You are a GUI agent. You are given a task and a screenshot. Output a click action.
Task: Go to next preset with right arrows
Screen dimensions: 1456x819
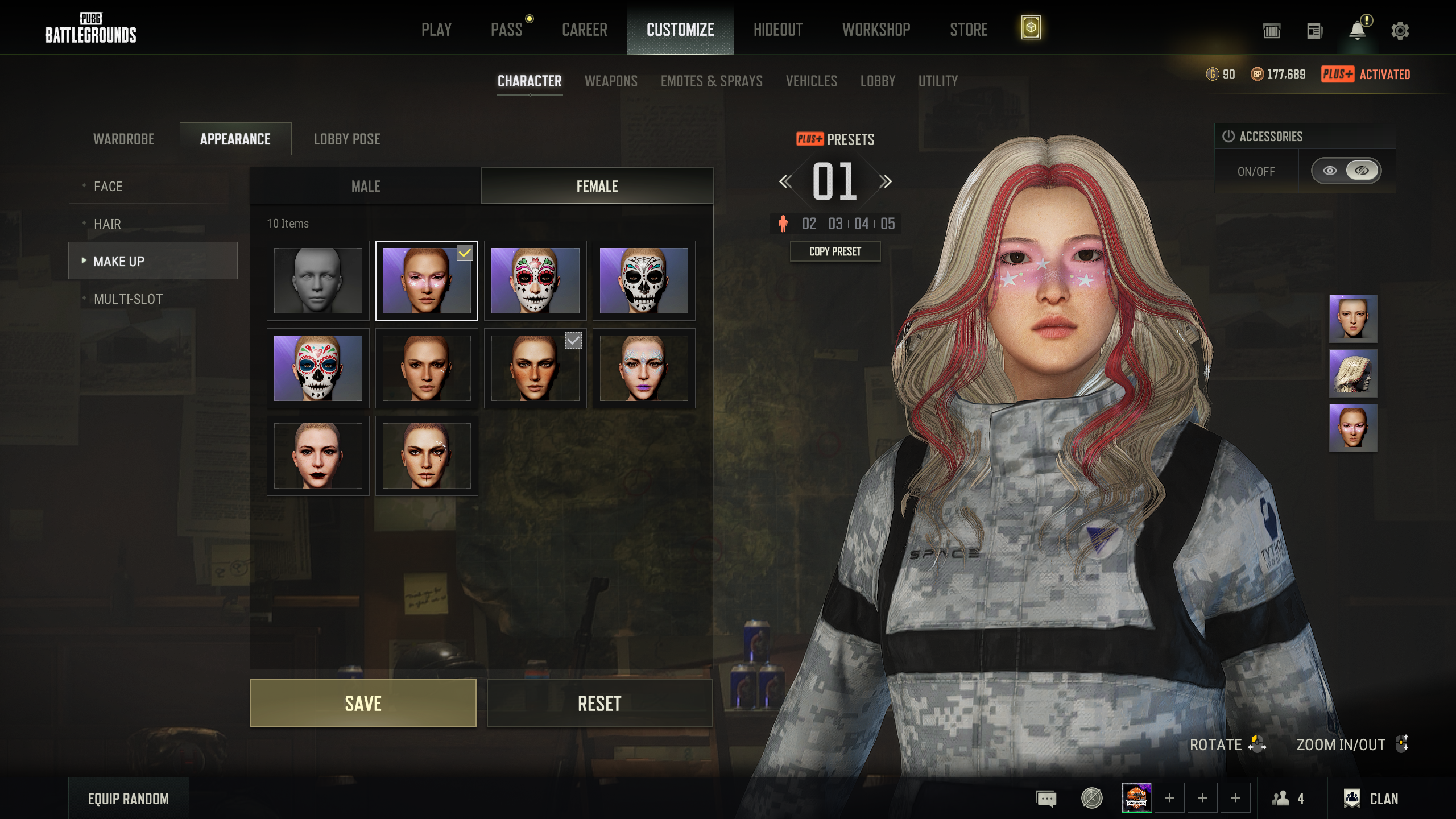pyautogui.click(x=885, y=181)
